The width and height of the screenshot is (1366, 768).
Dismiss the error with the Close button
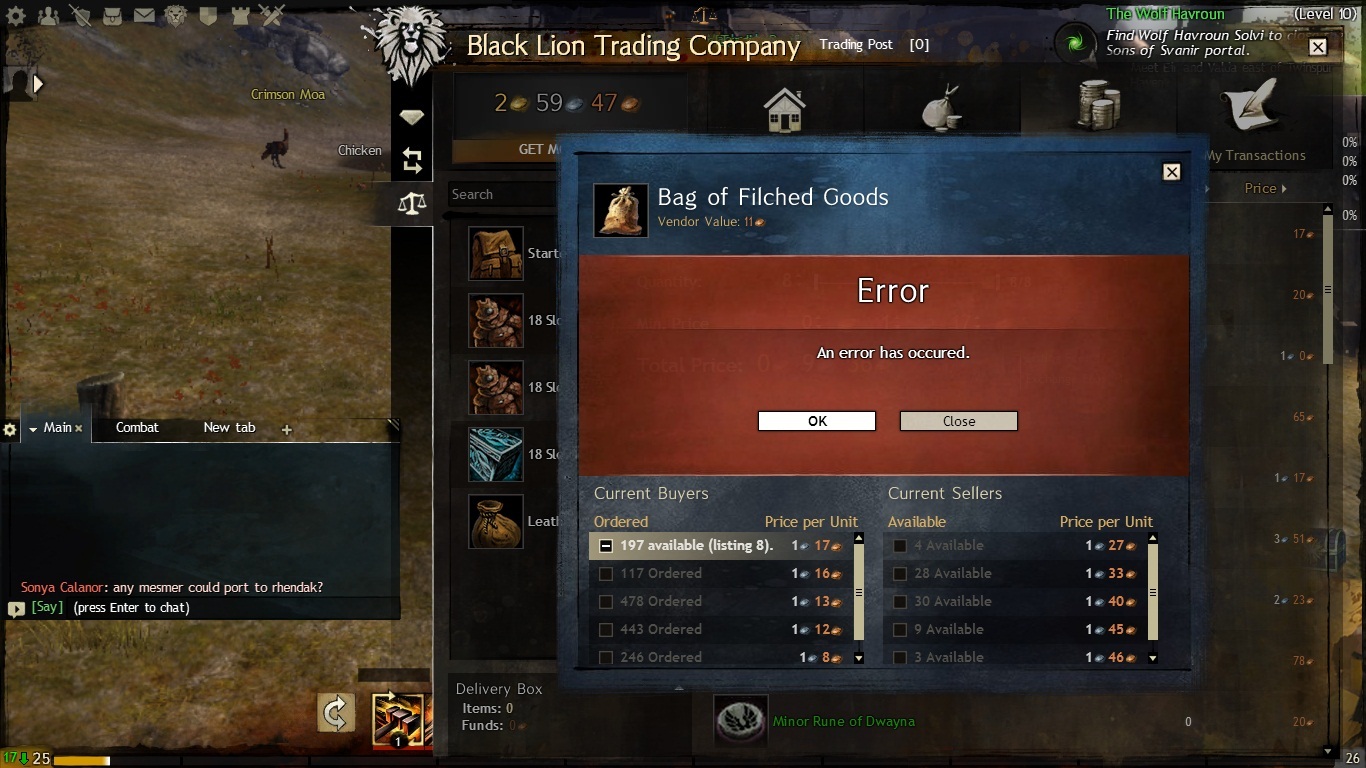pos(958,421)
